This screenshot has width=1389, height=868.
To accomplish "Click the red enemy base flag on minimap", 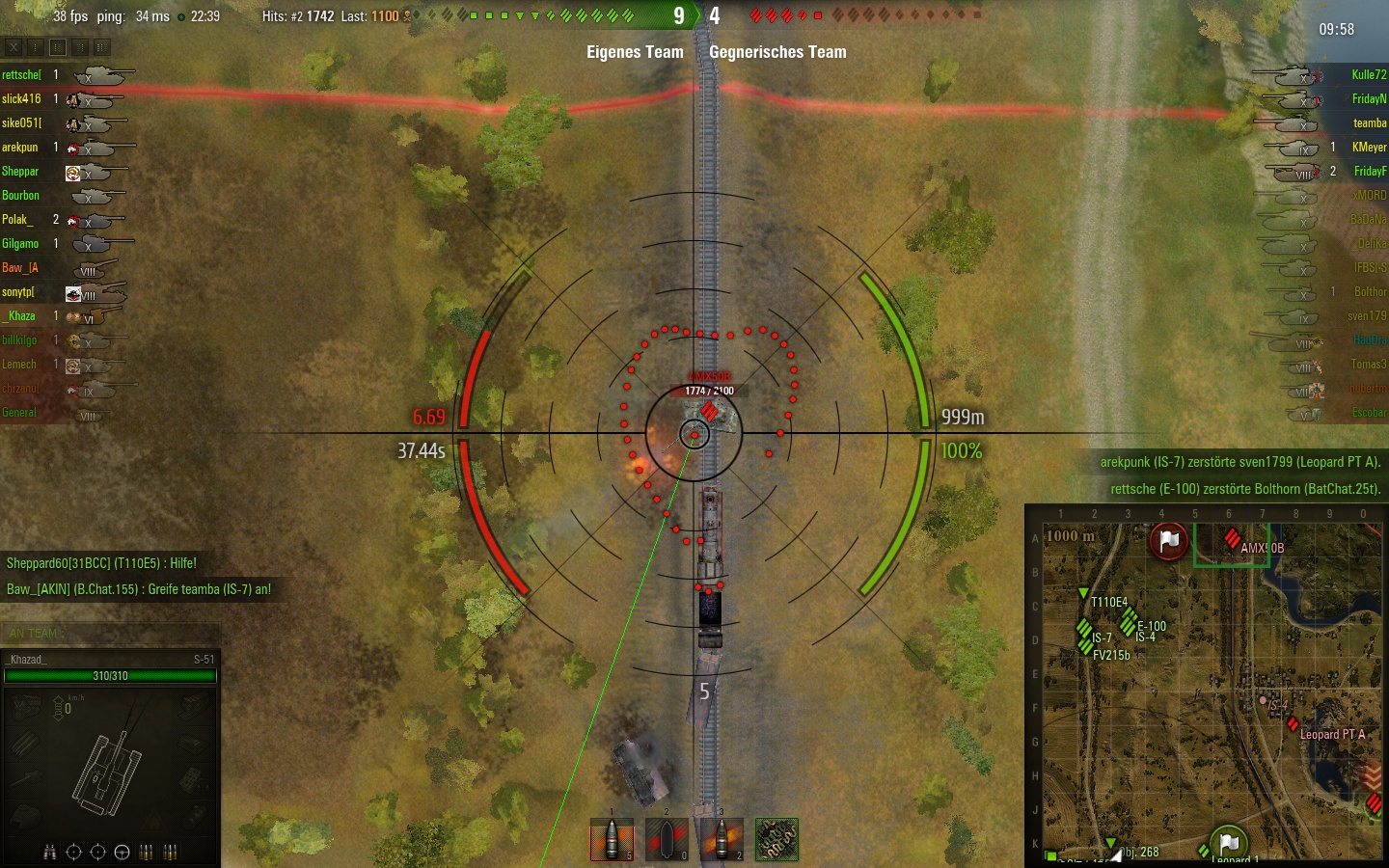I will coord(1168,541).
